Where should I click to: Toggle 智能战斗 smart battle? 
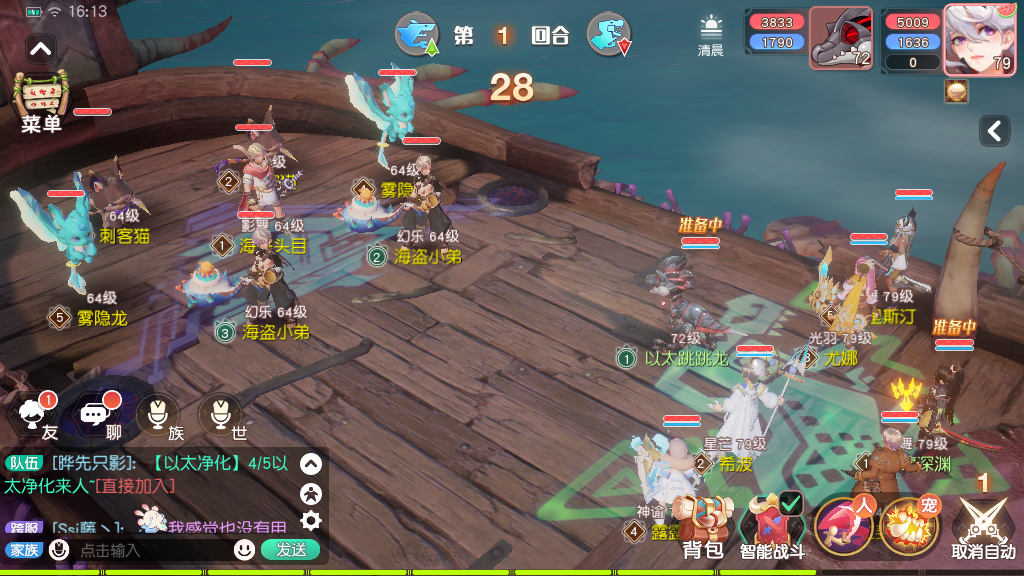coord(772,527)
